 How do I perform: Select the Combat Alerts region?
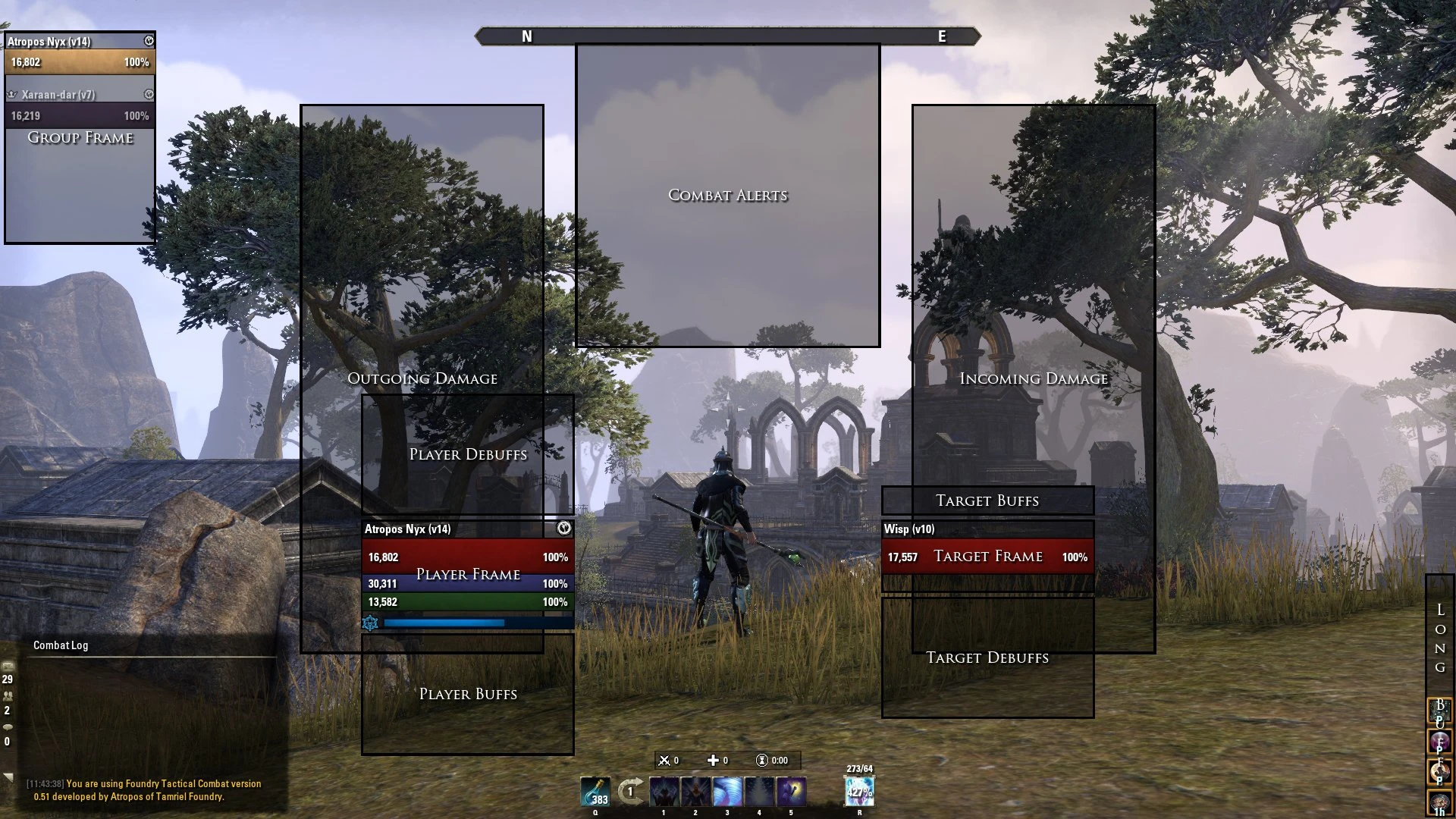pos(726,196)
